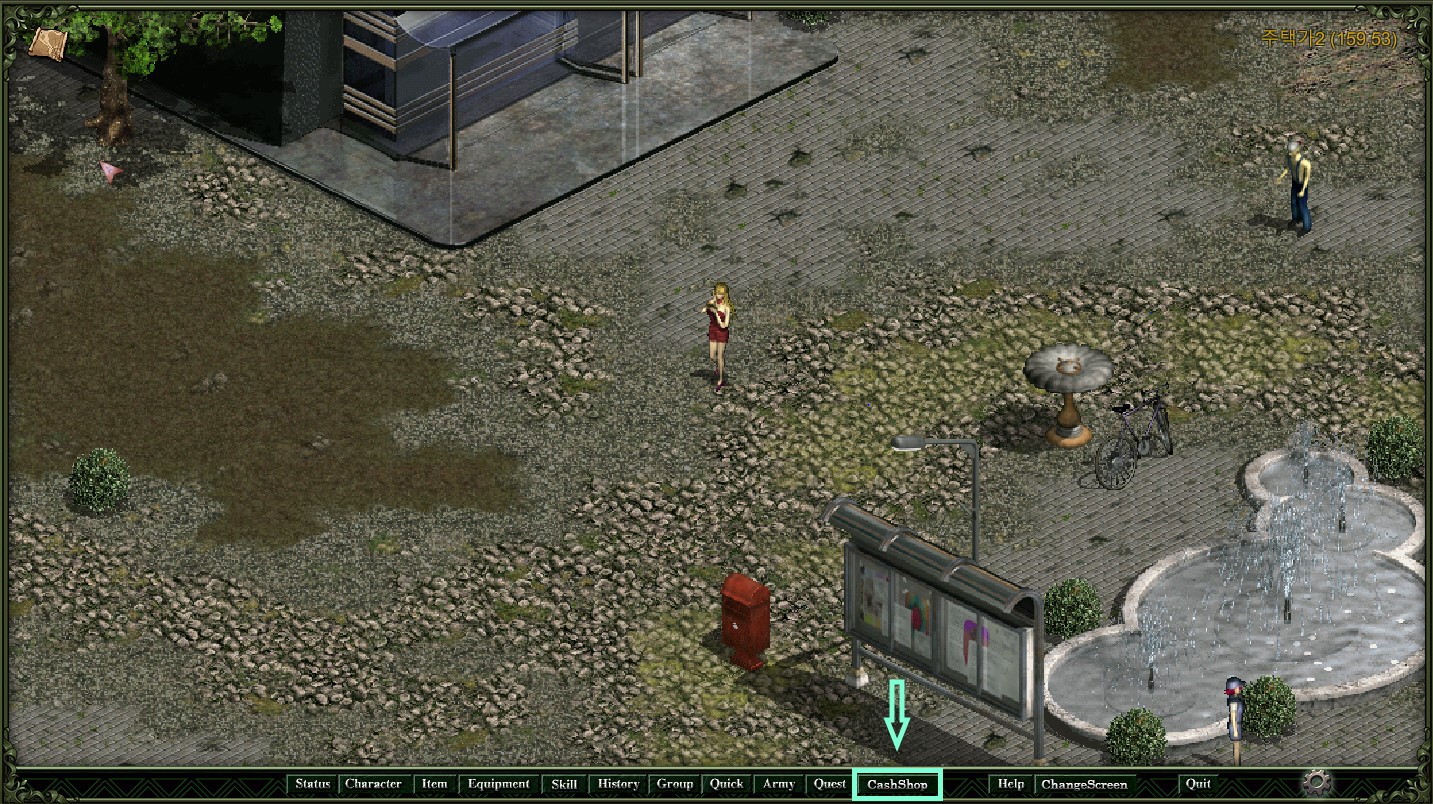Open the Character sheet

coord(373,784)
